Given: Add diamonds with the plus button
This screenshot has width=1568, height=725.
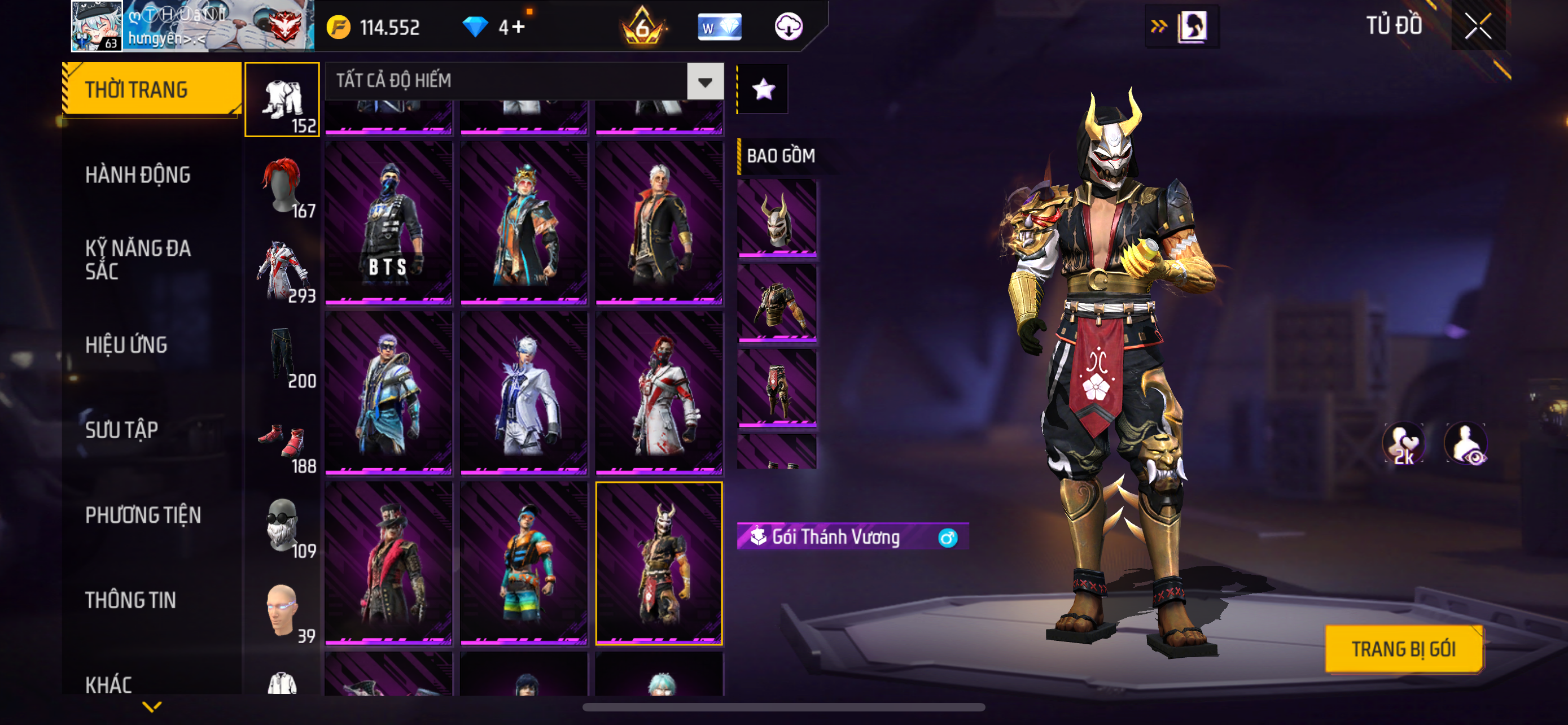Looking at the screenshot, I should click(x=518, y=27).
